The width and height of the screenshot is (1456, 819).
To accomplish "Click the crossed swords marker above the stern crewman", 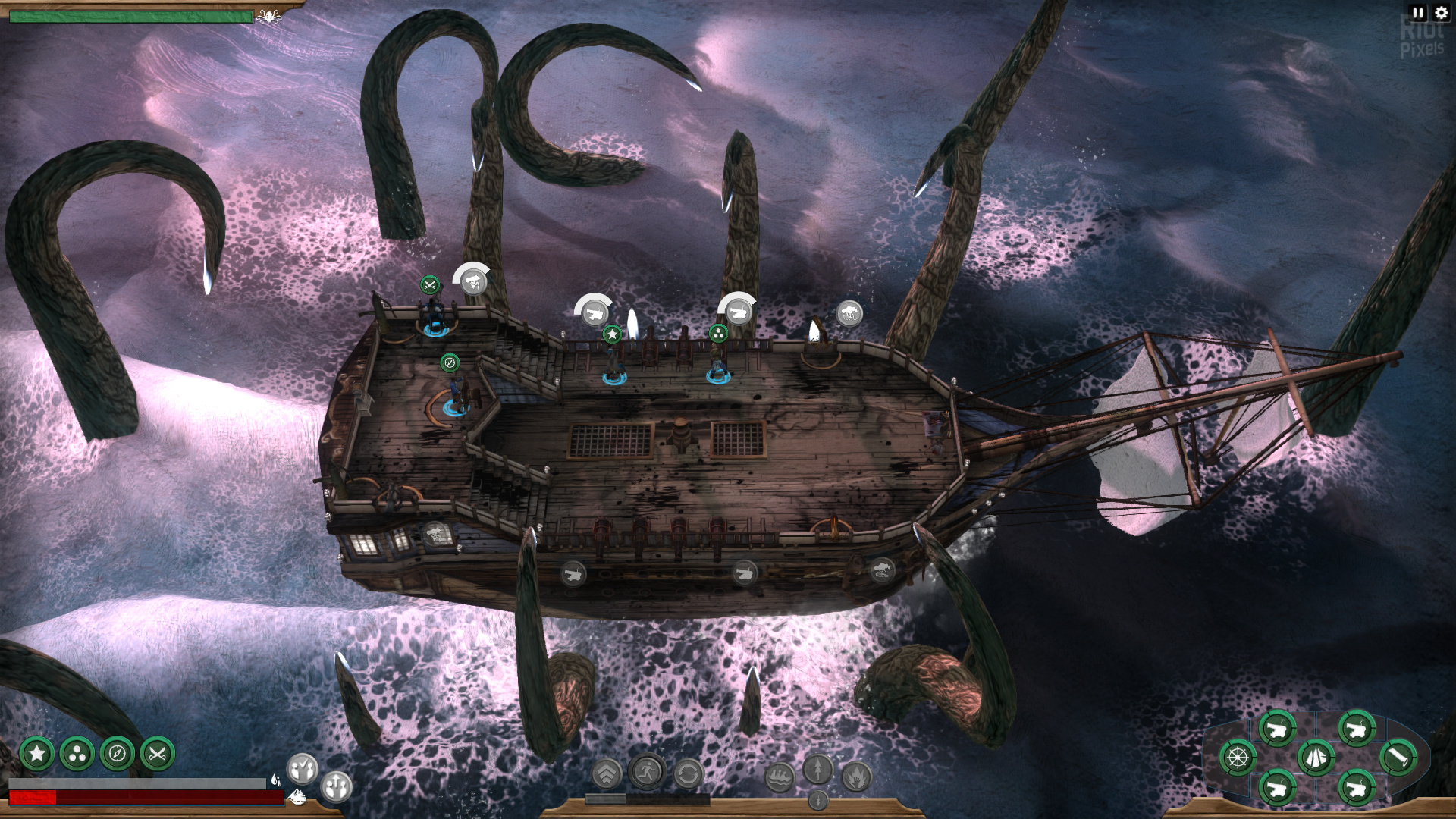I will coord(430,285).
